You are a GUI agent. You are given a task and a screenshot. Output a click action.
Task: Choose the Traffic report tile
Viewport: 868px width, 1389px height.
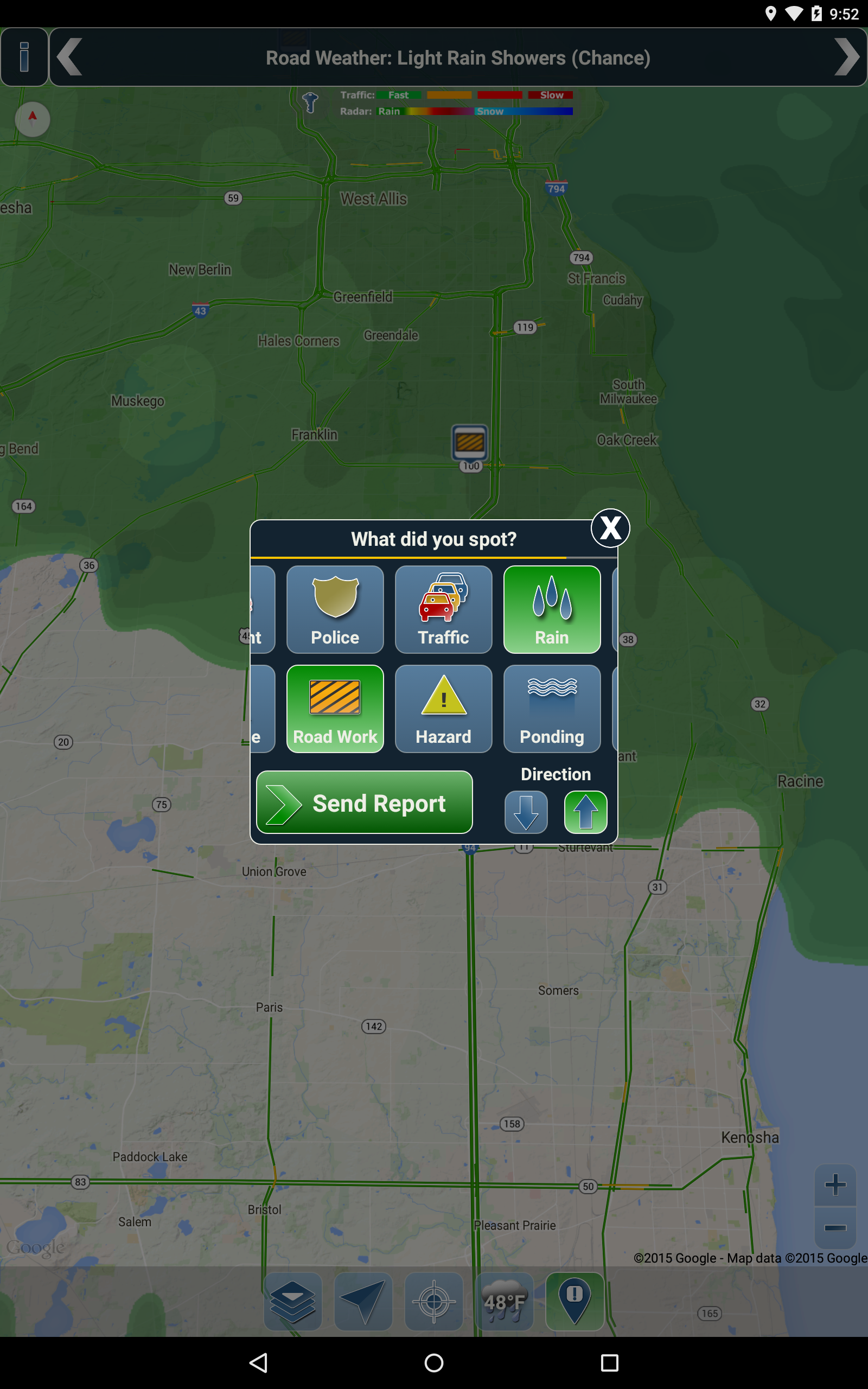443,609
